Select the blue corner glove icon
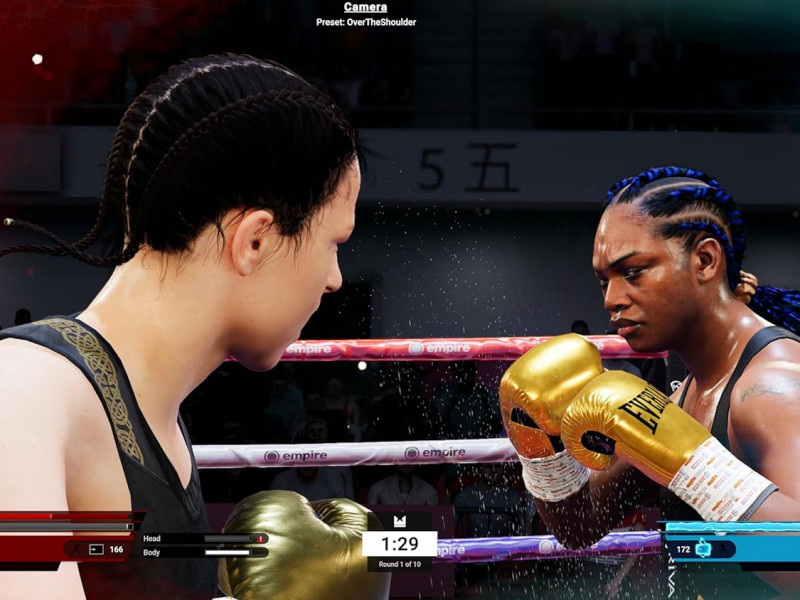 coord(703,549)
